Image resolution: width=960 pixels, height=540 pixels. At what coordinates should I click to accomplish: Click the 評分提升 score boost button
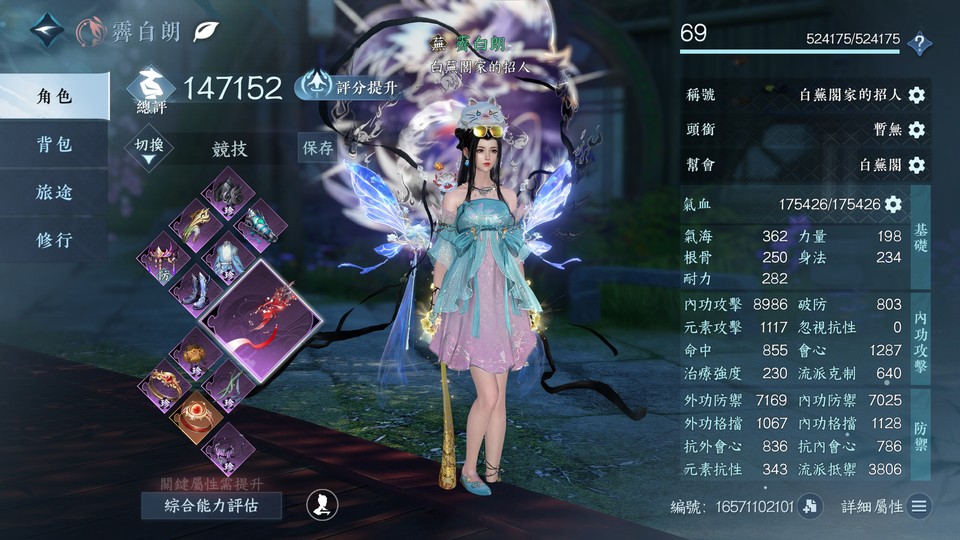347,87
